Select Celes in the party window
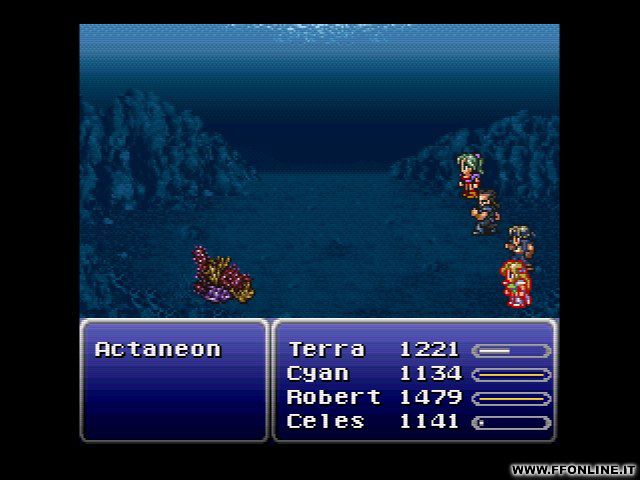The height and width of the screenshot is (480, 640). click(x=326, y=422)
